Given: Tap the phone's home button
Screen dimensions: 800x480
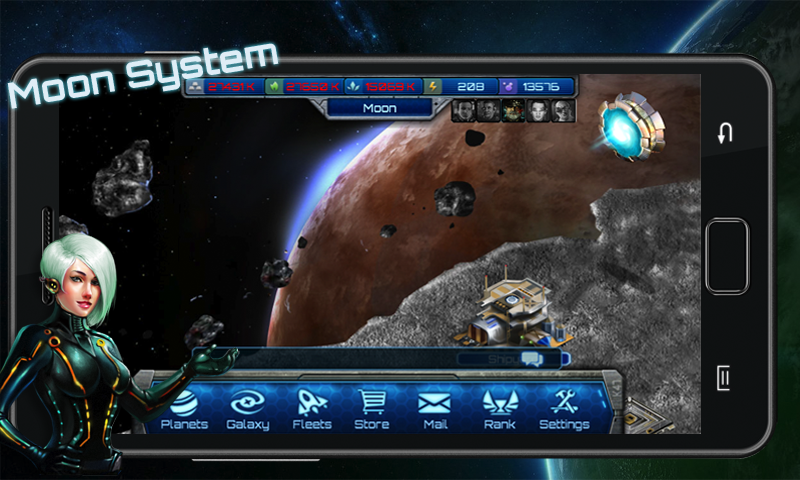Looking at the screenshot, I should 726,255.
